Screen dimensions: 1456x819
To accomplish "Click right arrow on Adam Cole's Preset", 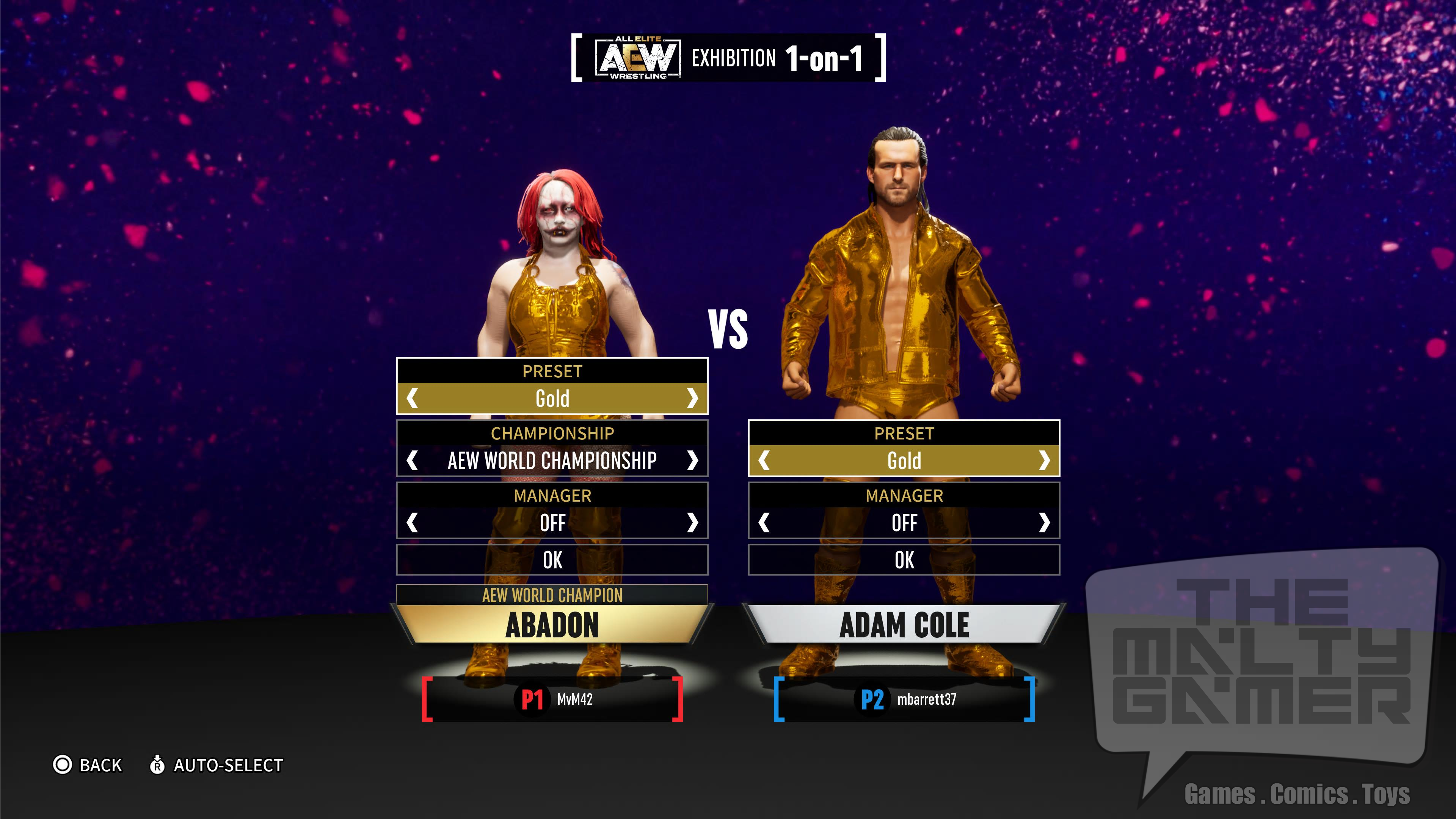I will pos(1044,461).
